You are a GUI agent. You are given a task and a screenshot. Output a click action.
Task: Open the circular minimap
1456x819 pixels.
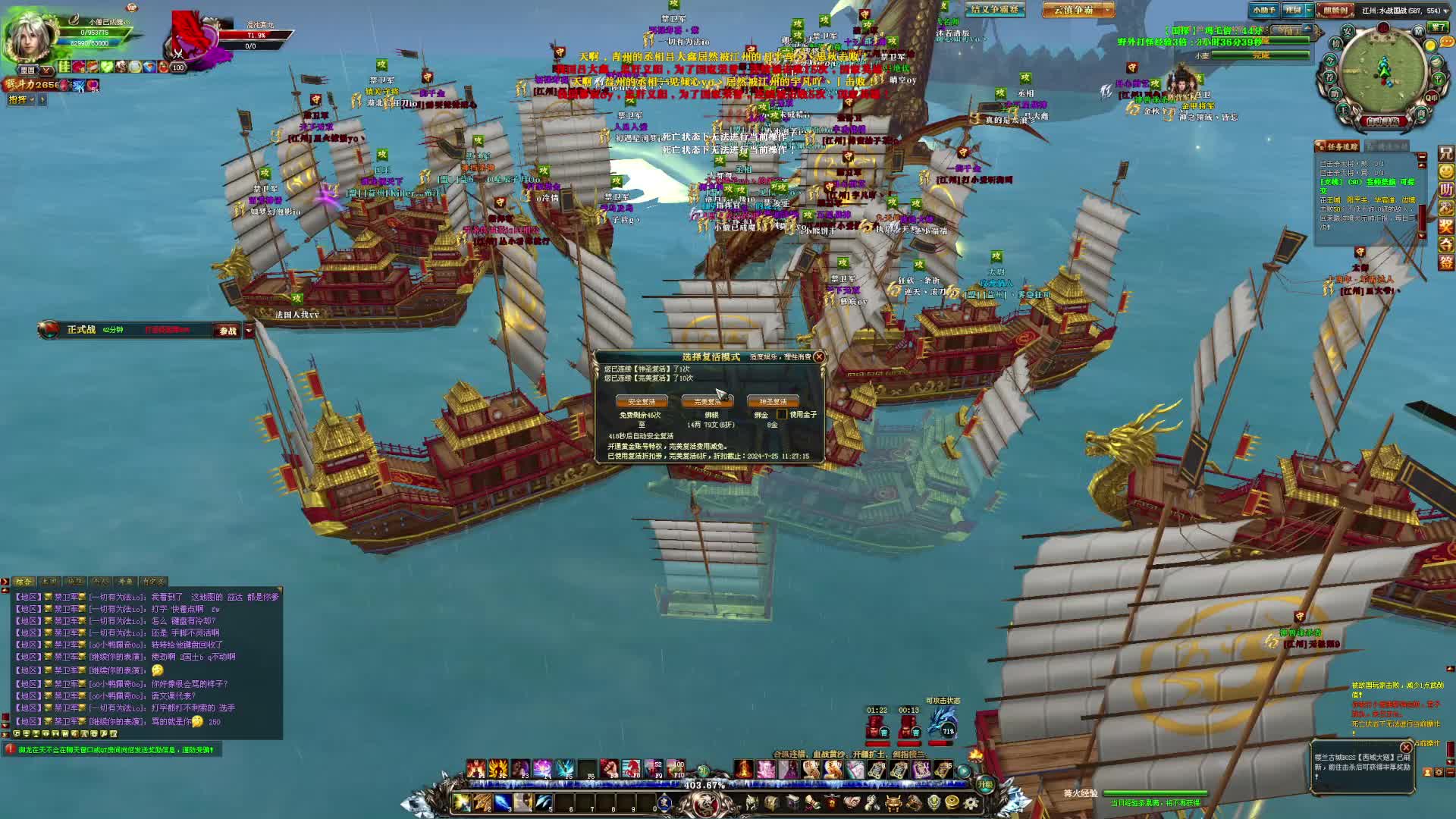pos(1384,70)
